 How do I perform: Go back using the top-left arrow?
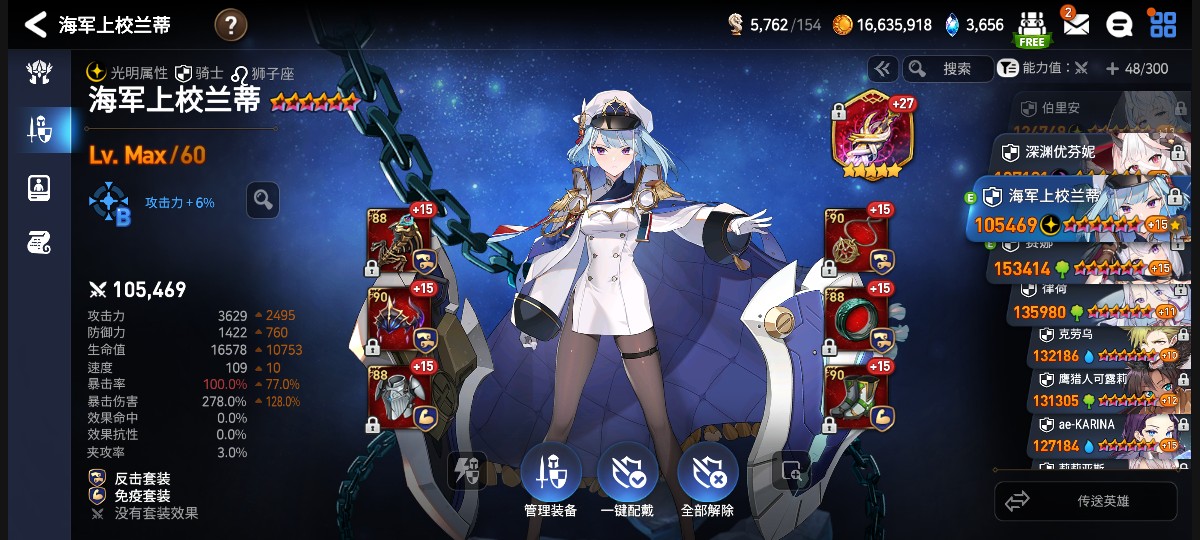click(x=35, y=24)
